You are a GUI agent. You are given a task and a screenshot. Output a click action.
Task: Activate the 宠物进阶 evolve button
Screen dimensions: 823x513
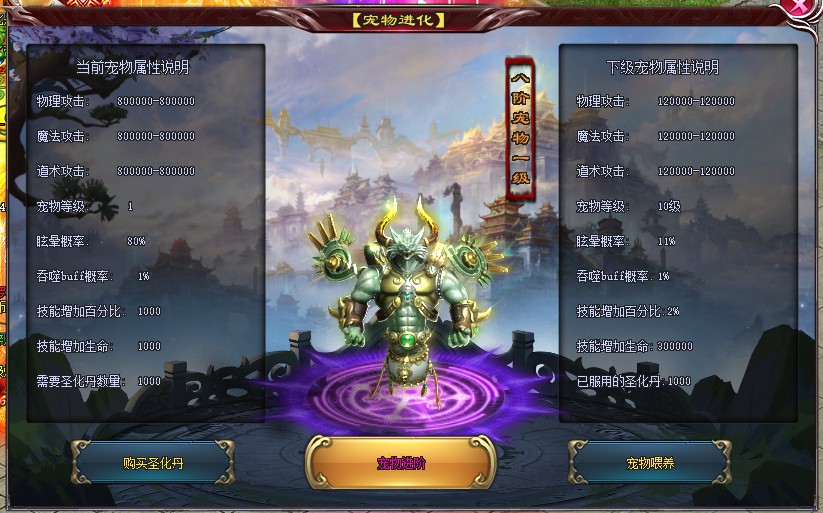[x=401, y=463]
